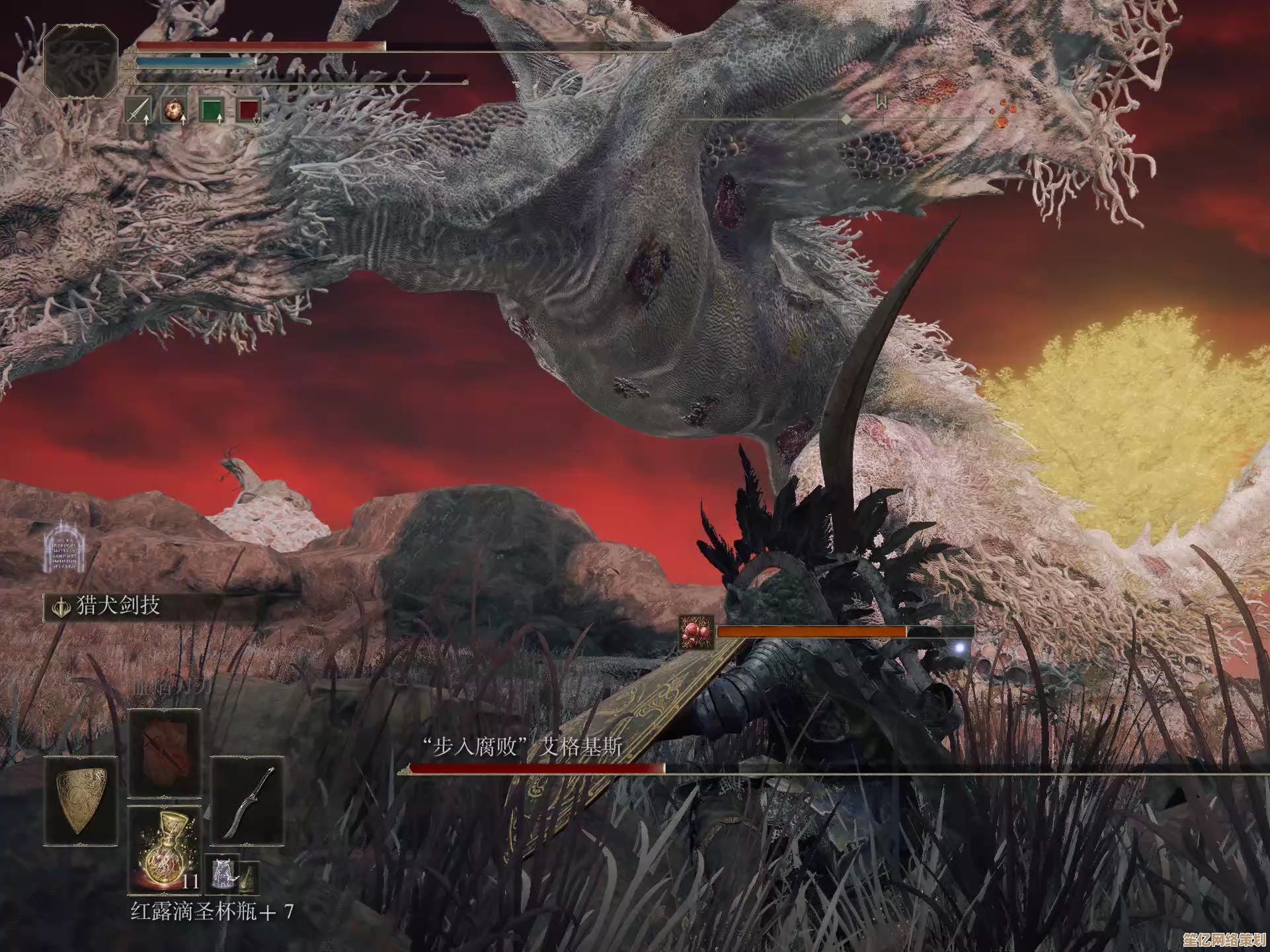Click the red square debuff status icon
This screenshot has height=952, width=1270.
[x=249, y=110]
